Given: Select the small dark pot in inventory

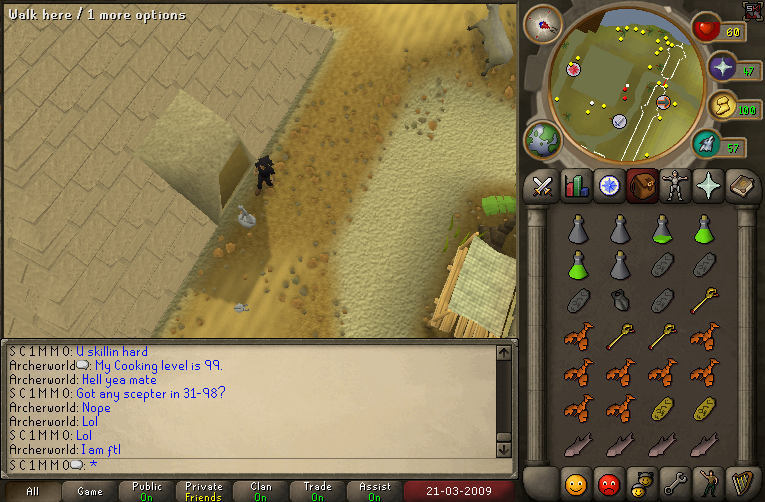Looking at the screenshot, I should click(619, 300).
